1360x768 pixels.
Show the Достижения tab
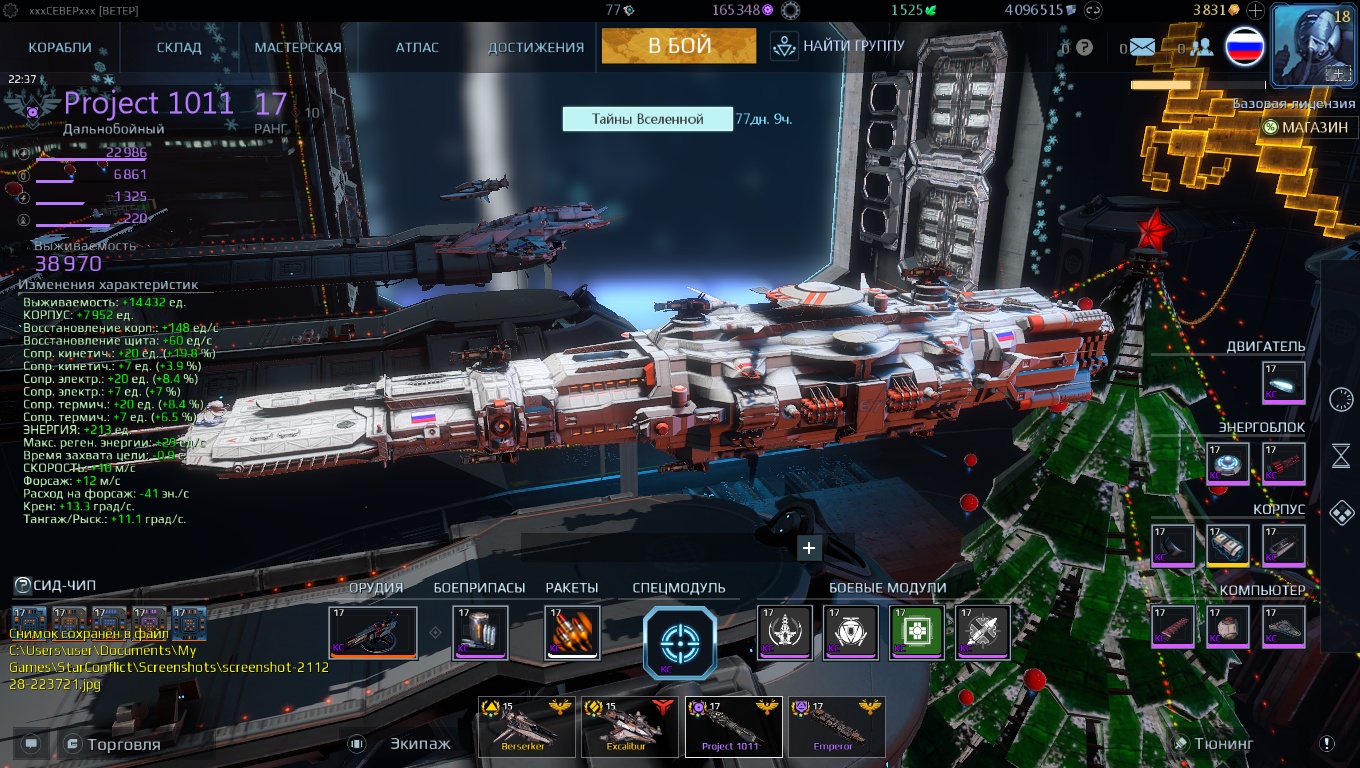click(x=536, y=47)
